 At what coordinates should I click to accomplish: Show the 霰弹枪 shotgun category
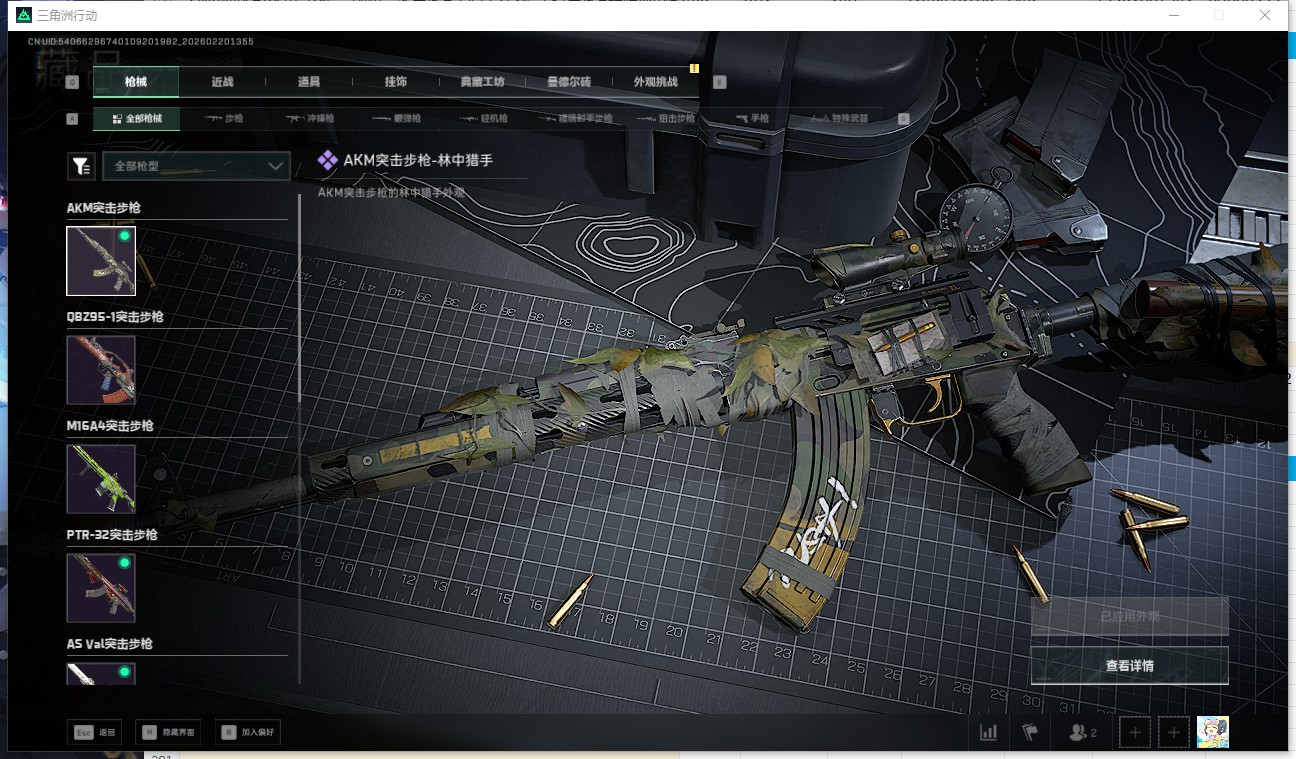pos(397,118)
